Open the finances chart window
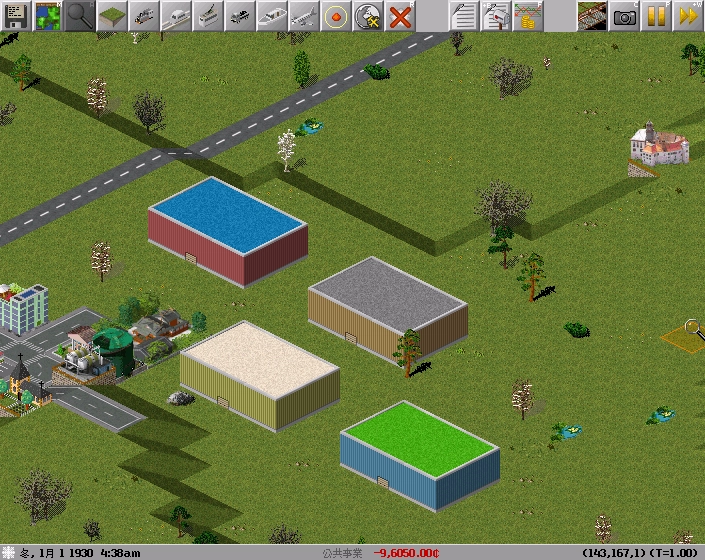This screenshot has height=560, width=705. click(527, 15)
